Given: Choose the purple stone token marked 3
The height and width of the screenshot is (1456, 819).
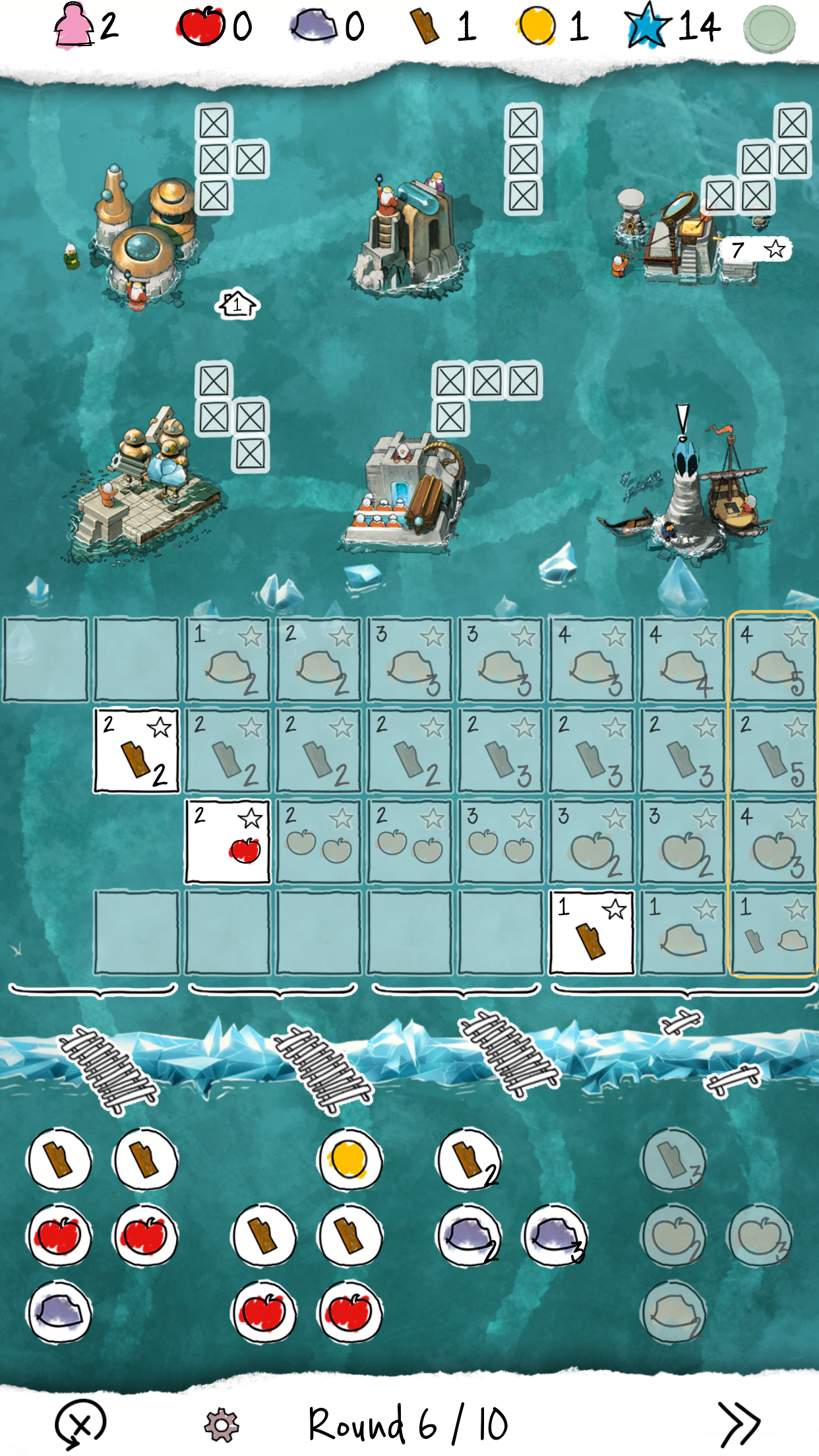Looking at the screenshot, I should (x=555, y=1236).
